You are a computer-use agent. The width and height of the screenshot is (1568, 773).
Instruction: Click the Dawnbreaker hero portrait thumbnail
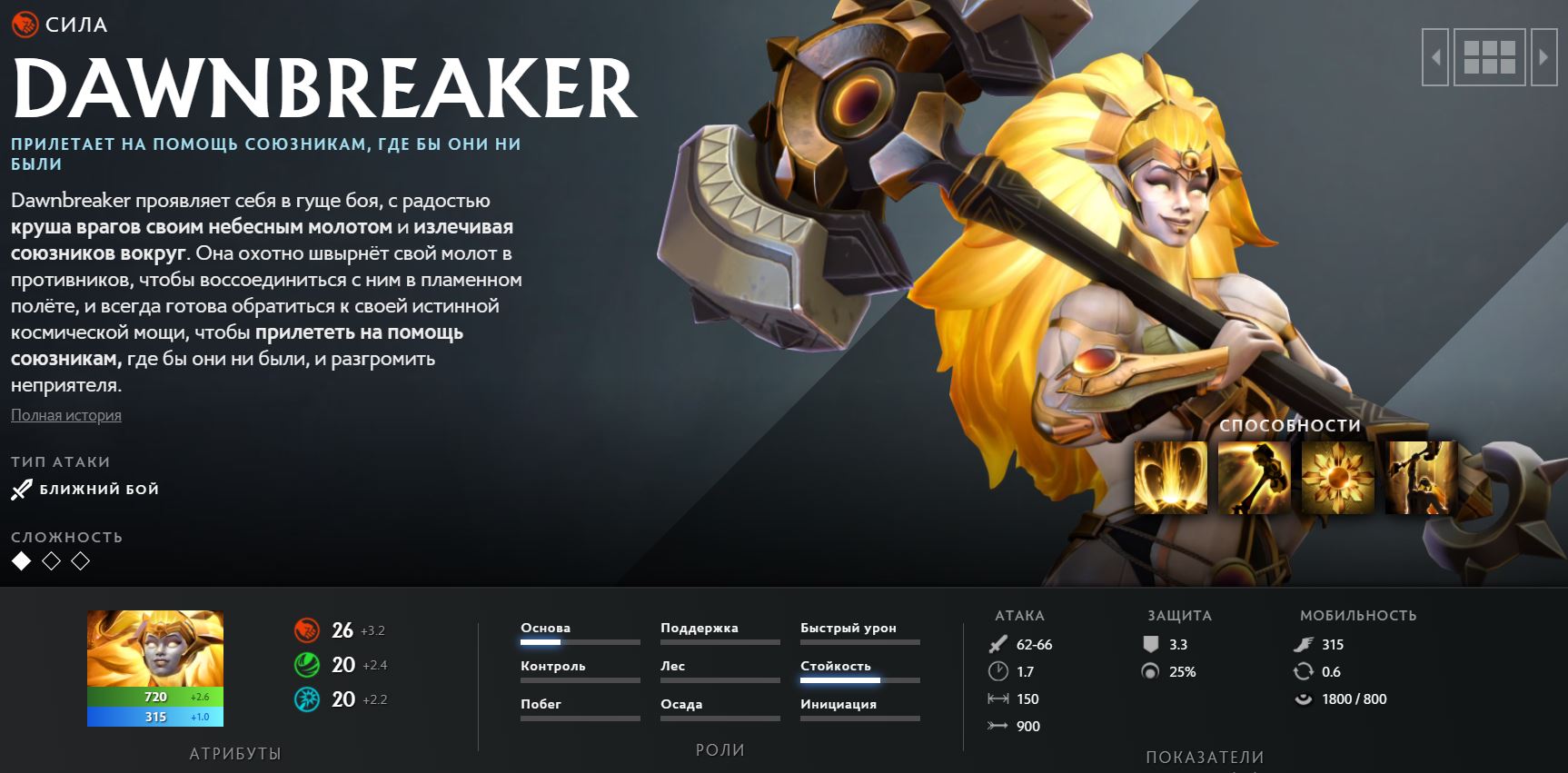tap(155, 649)
